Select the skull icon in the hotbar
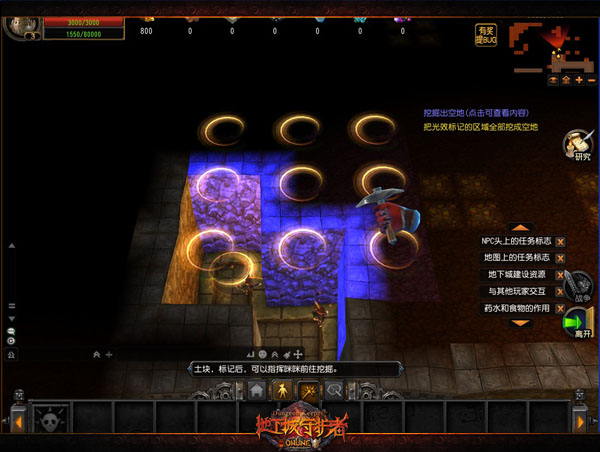 49,416
